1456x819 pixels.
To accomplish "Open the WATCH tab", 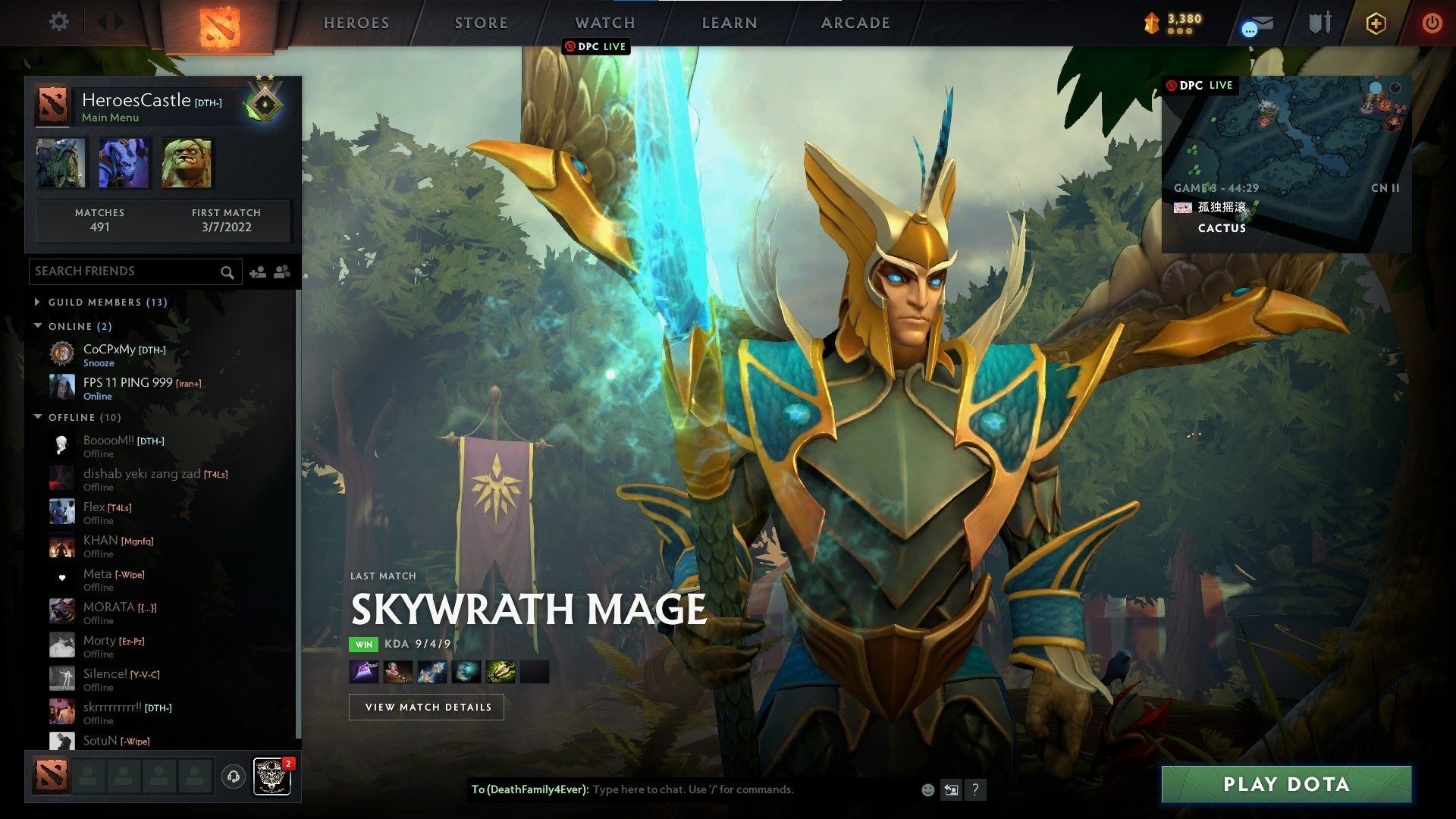I will click(x=604, y=23).
